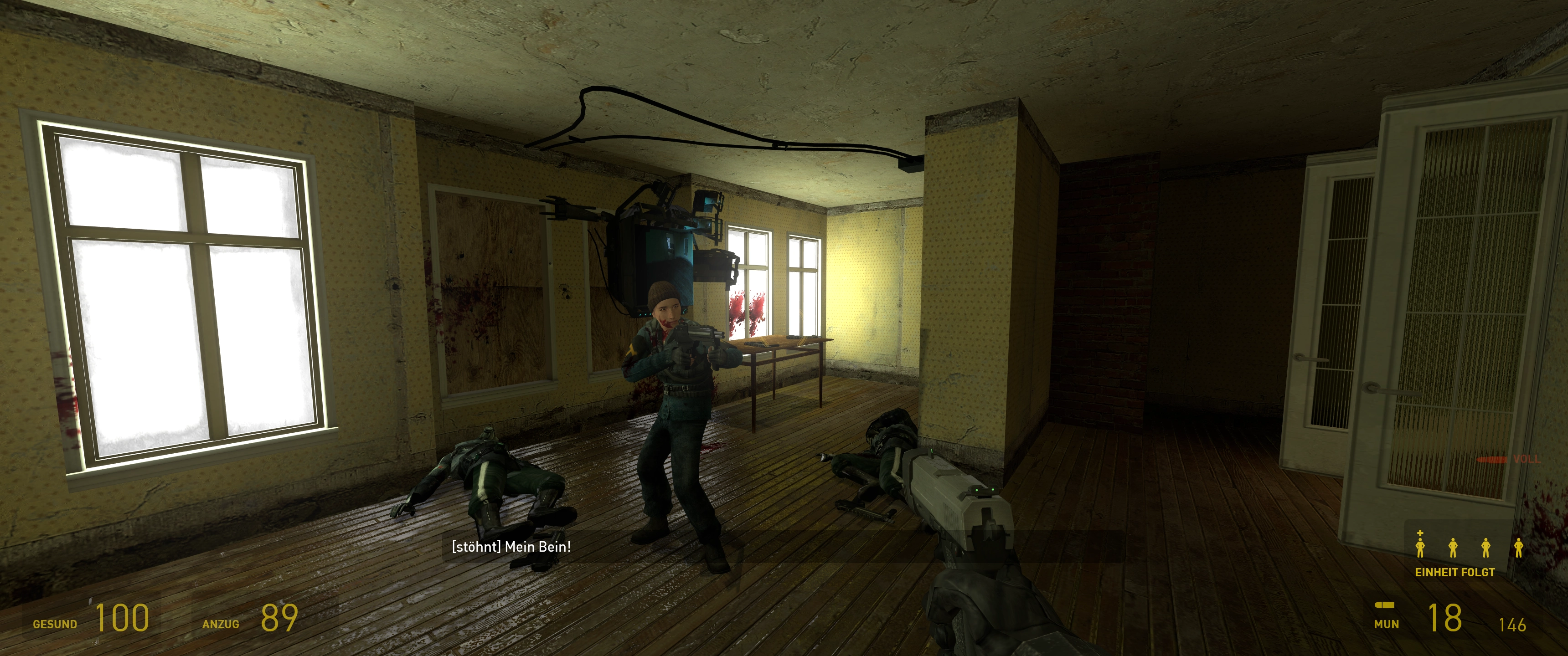The image size is (1568, 656).
Task: Select the squad medic icon with the plus
Action: (x=1420, y=545)
